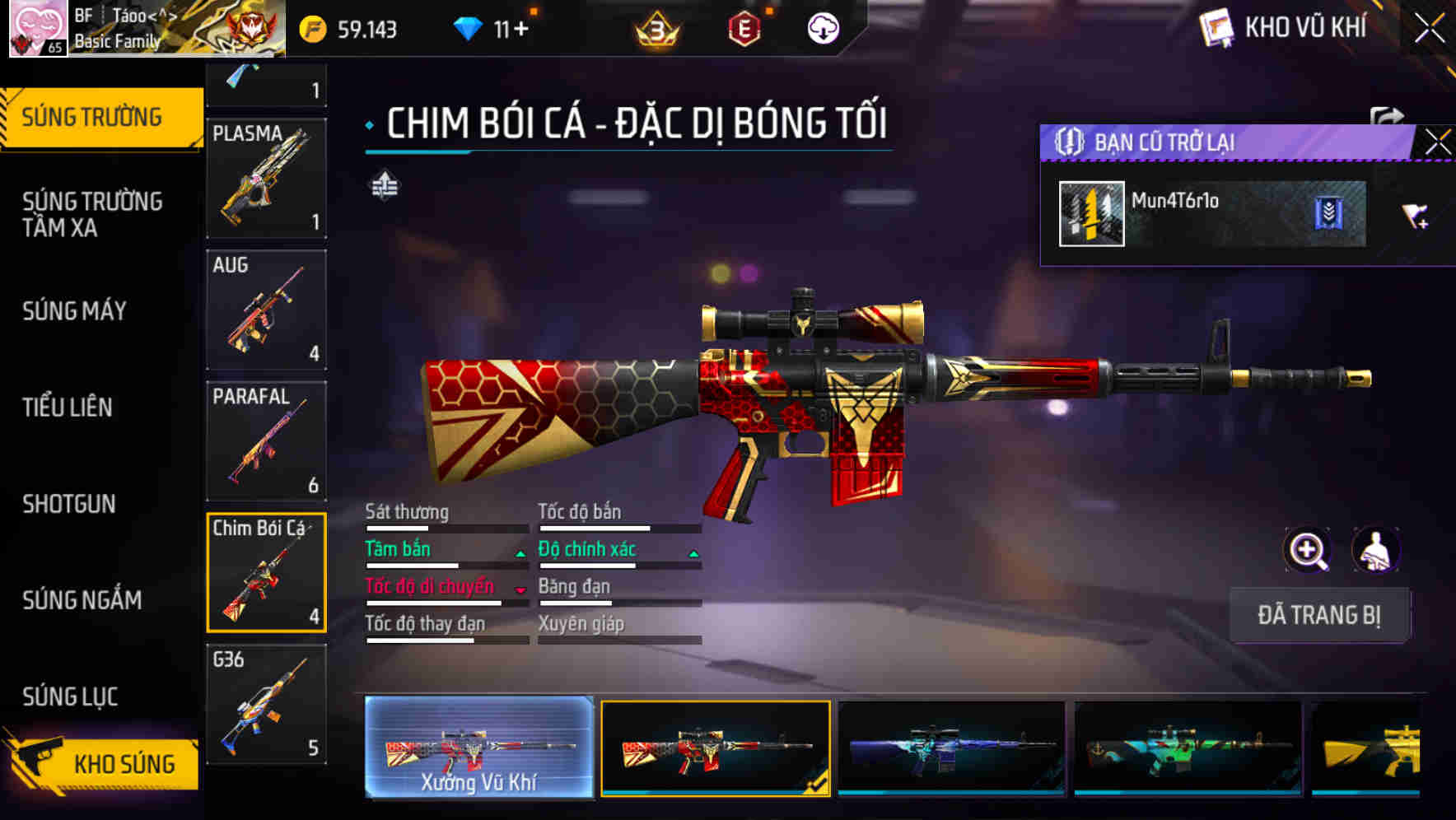
Task: Click the Đã Trang Bị button
Action: tap(1319, 615)
